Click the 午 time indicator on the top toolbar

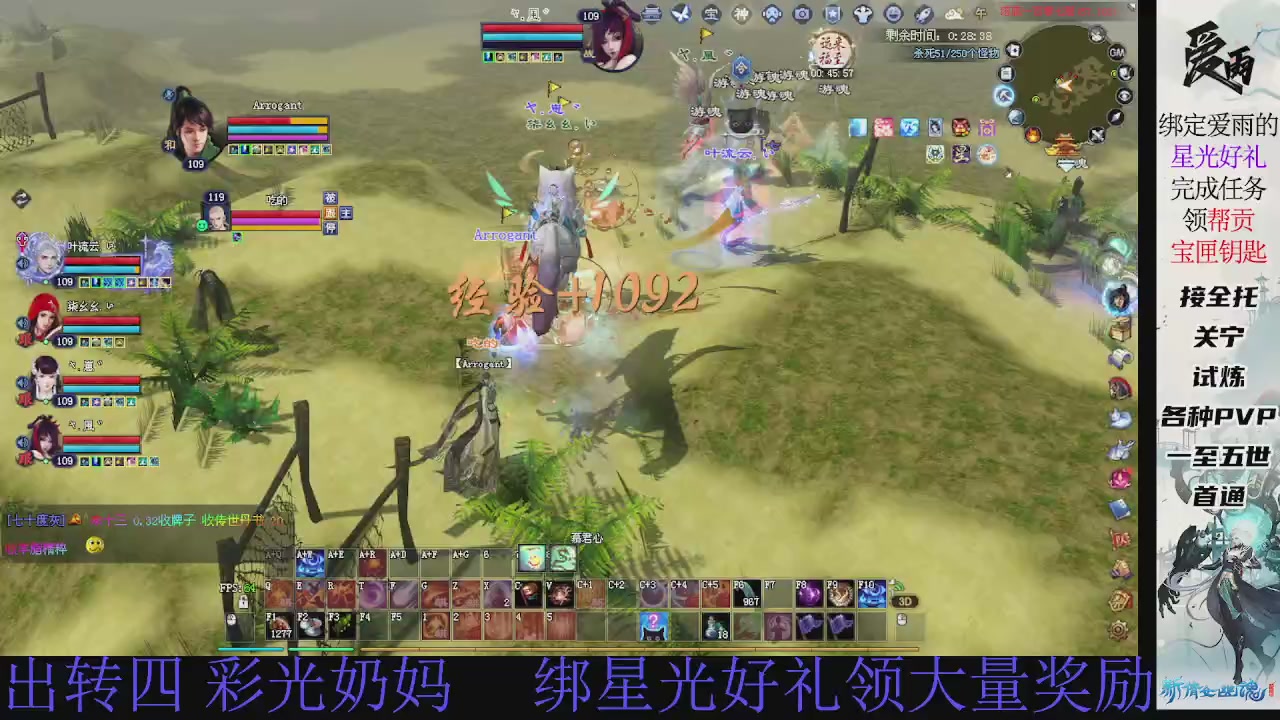pos(980,14)
